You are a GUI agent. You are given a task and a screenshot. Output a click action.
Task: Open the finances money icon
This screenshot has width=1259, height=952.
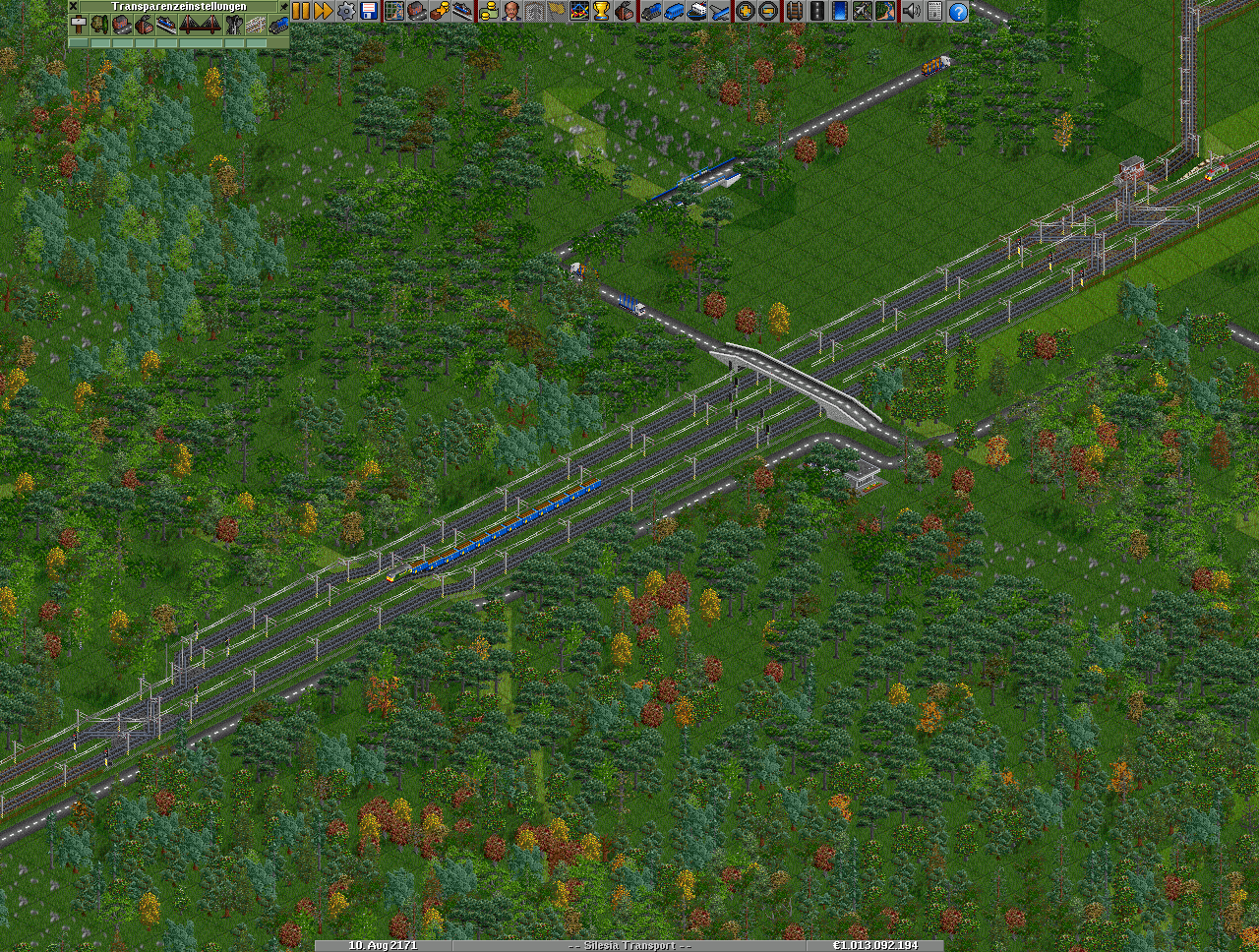tap(489, 11)
